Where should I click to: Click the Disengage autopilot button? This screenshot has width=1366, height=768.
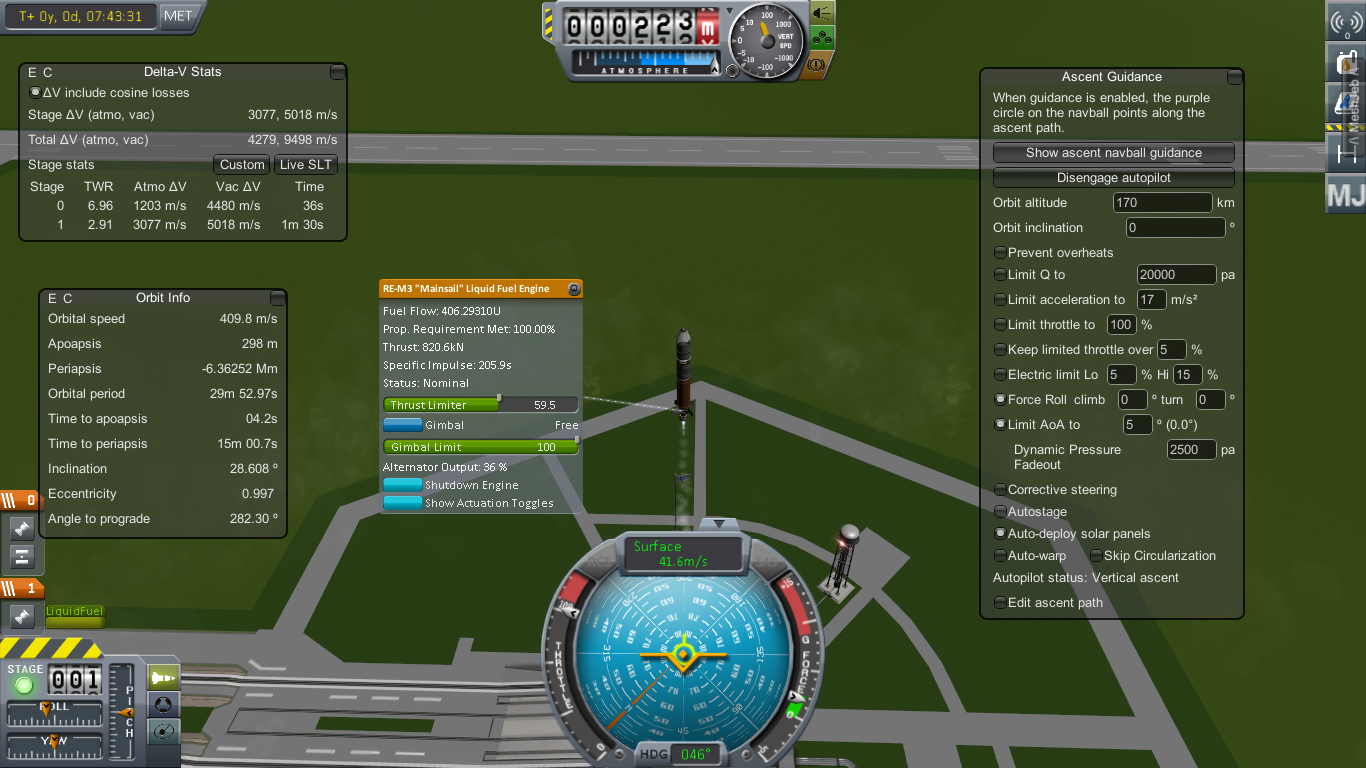tap(1113, 178)
